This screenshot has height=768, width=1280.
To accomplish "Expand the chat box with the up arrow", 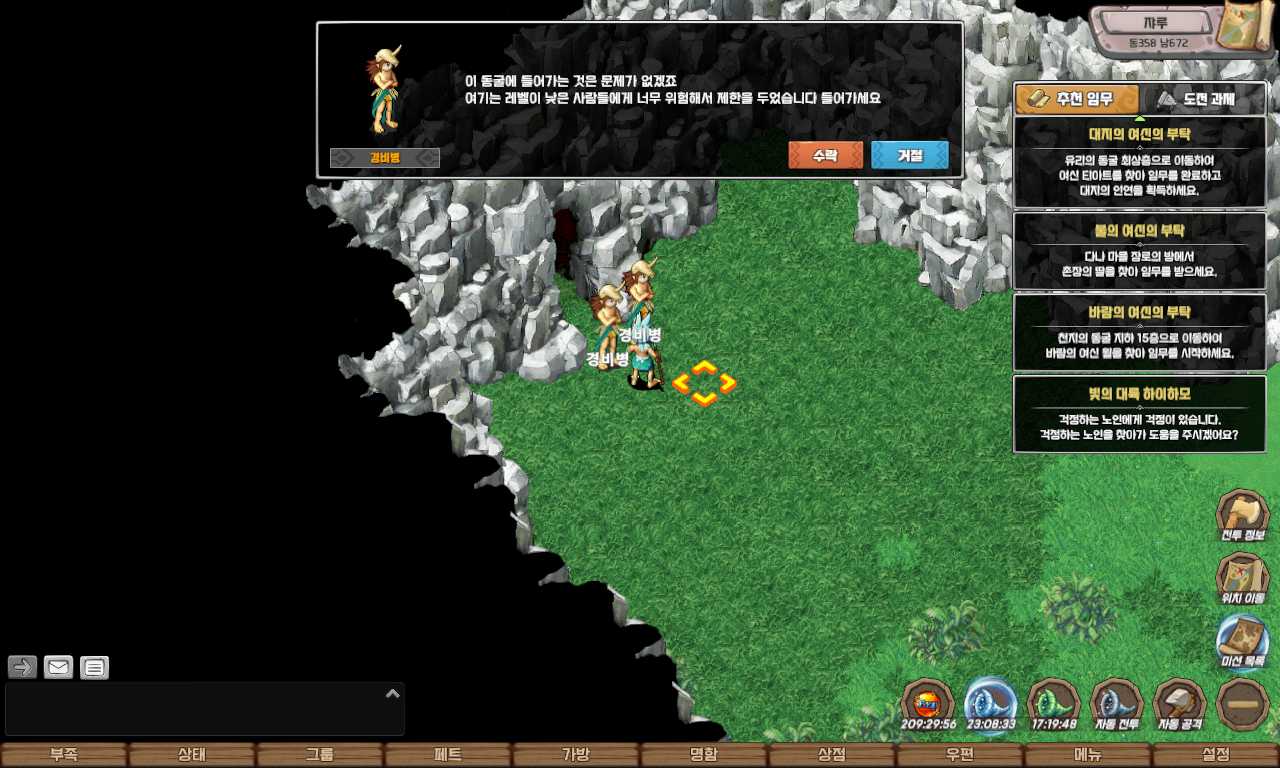I will pos(393,693).
